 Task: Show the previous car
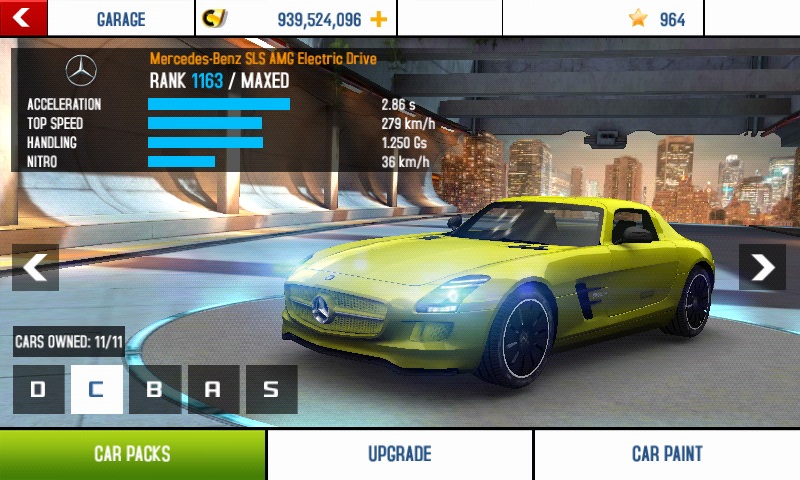pyautogui.click(x=35, y=267)
